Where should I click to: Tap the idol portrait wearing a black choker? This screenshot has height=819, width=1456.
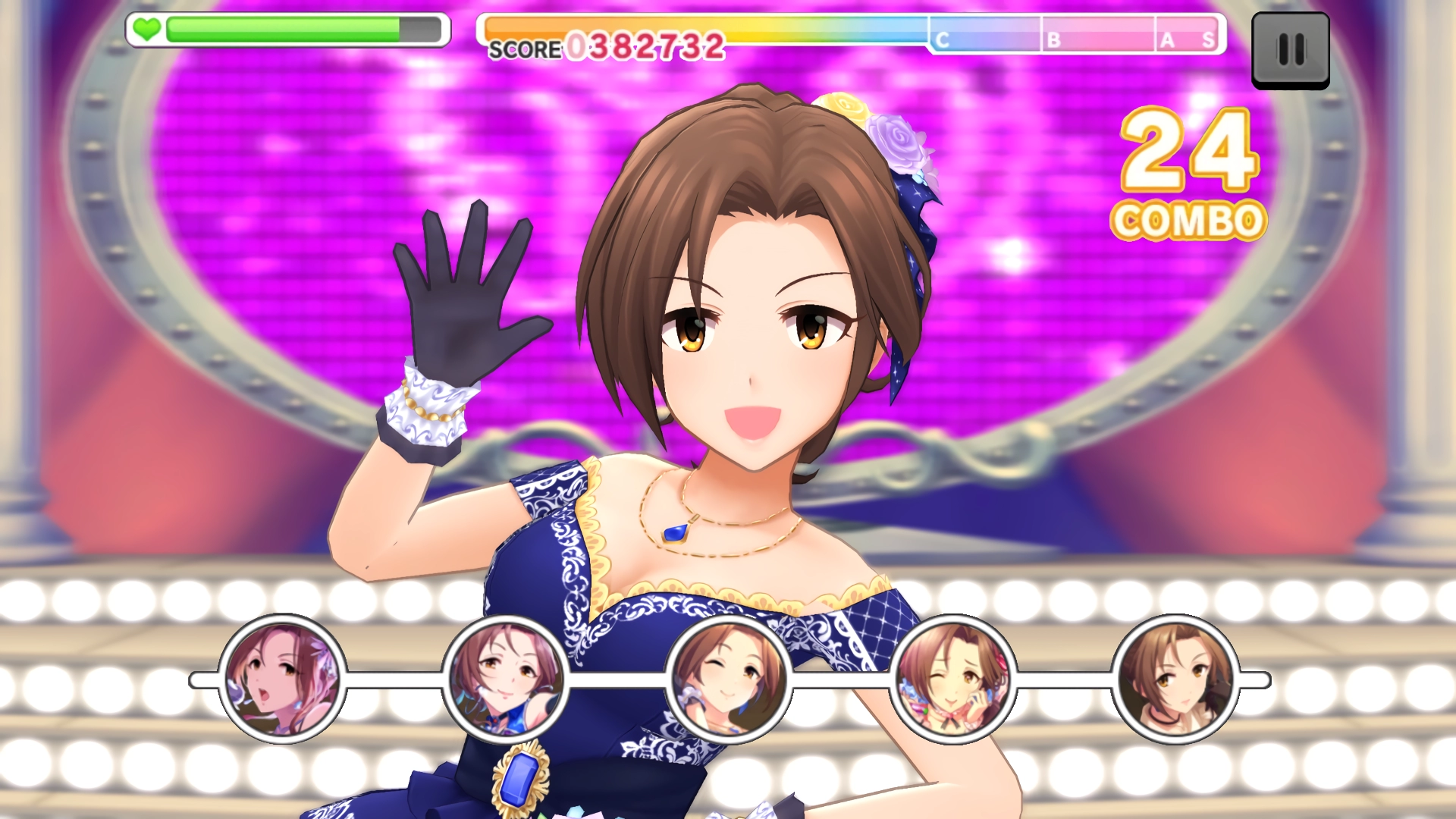coord(1175,679)
